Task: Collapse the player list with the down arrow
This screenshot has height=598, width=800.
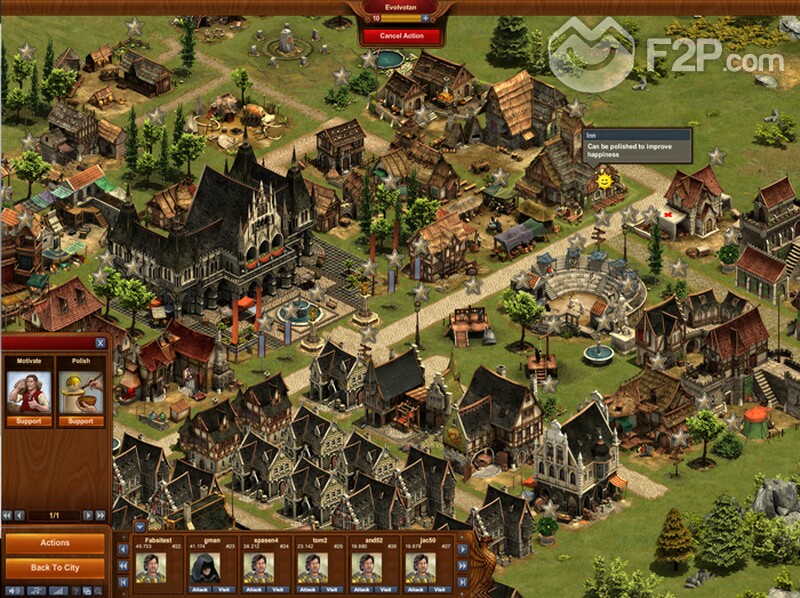Action: coord(139,525)
